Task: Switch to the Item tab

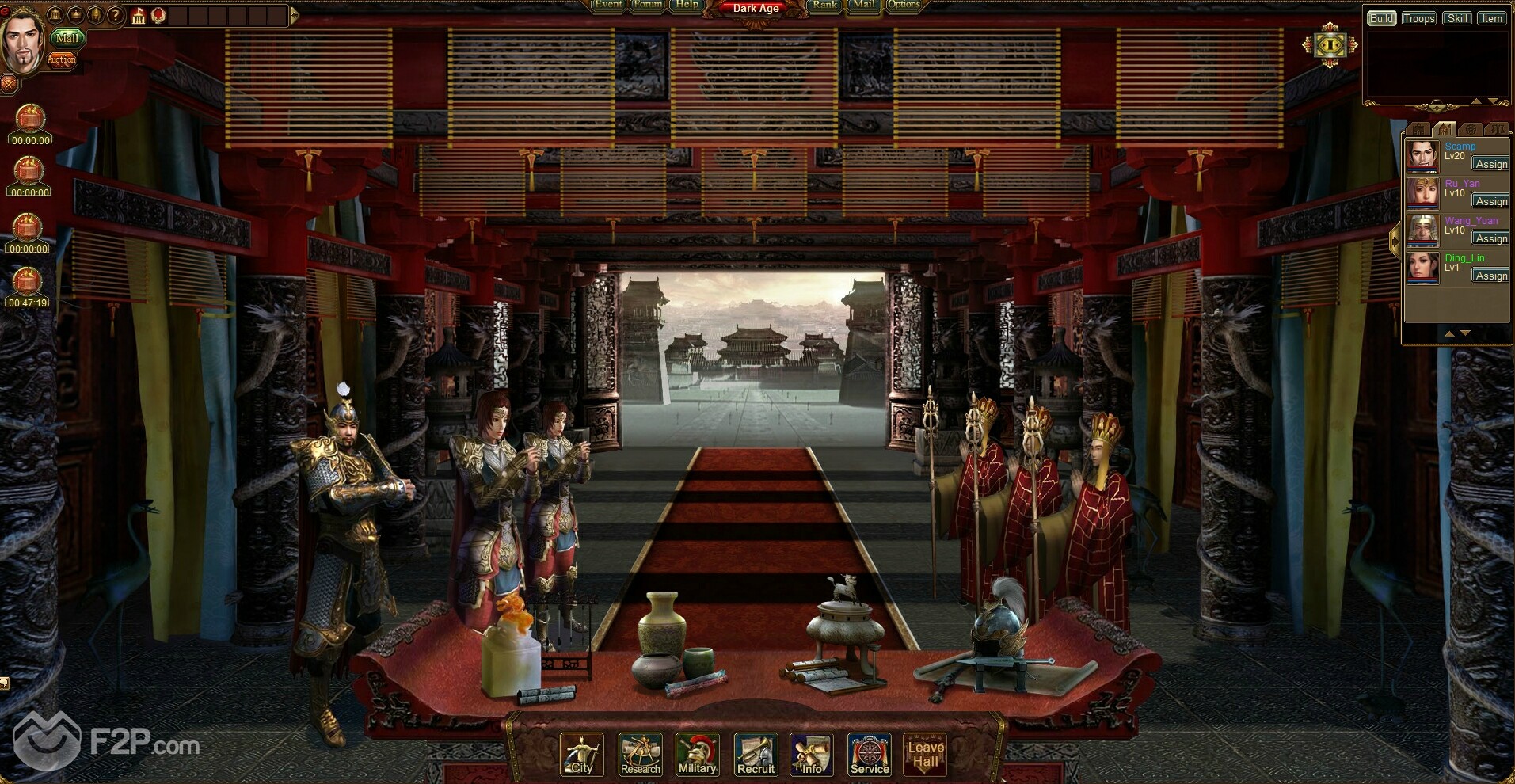Action: click(x=1492, y=18)
